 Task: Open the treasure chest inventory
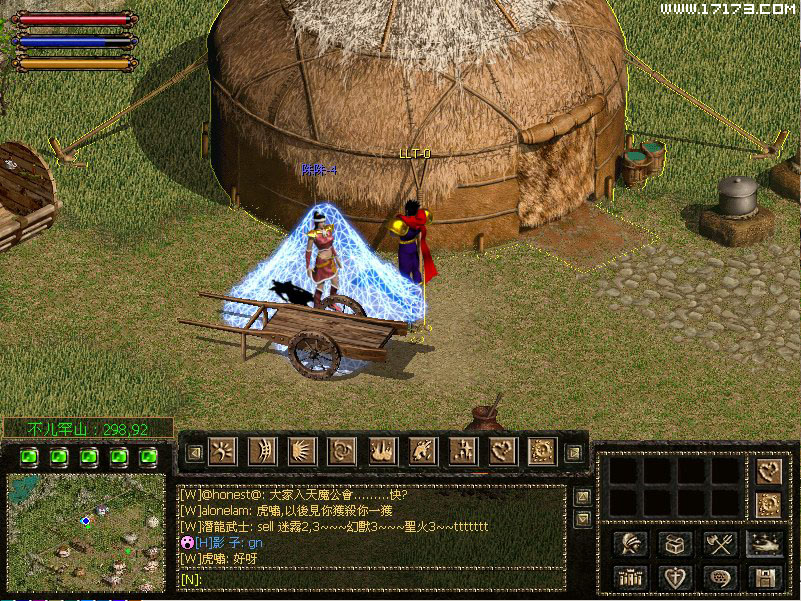click(675, 543)
